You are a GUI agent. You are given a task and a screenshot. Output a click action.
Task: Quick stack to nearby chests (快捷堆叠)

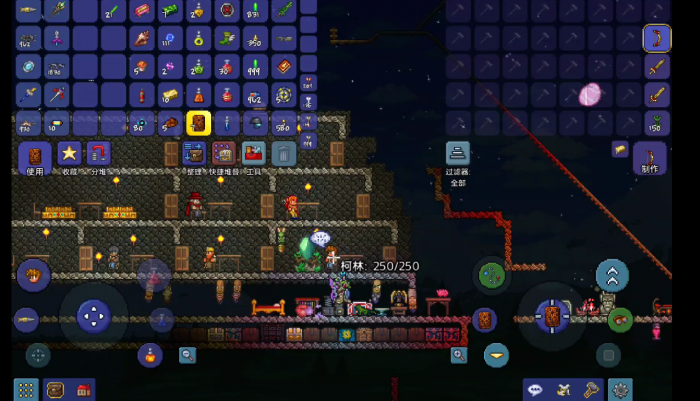223,155
